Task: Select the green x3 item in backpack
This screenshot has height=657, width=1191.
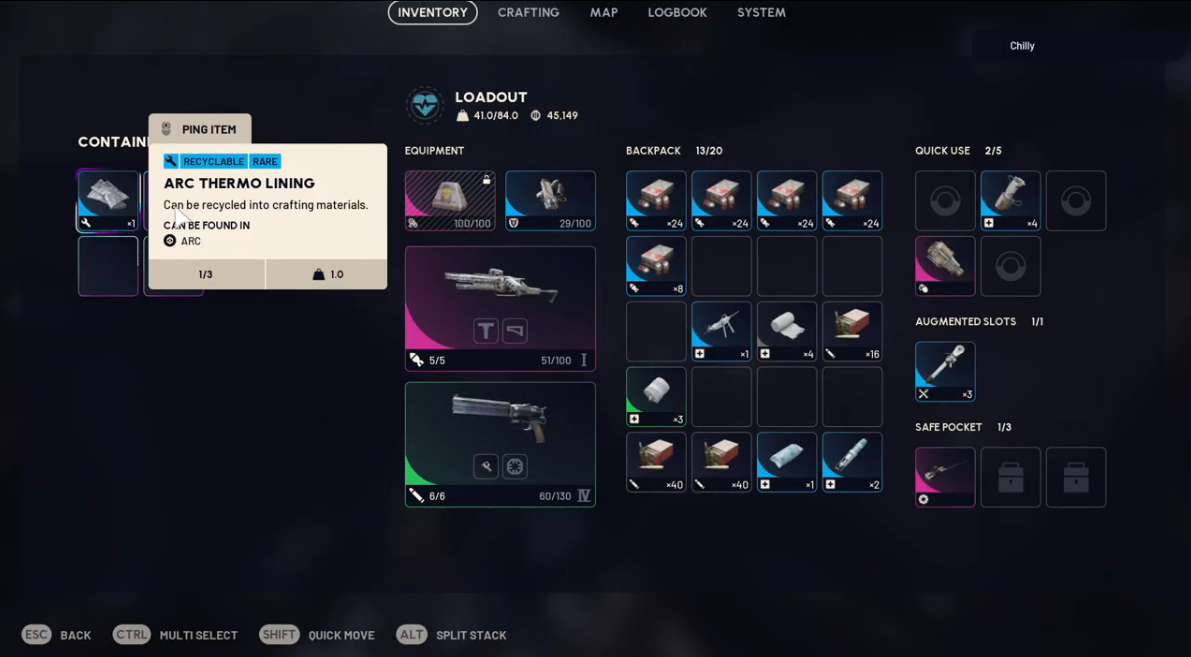Action: [x=656, y=397]
